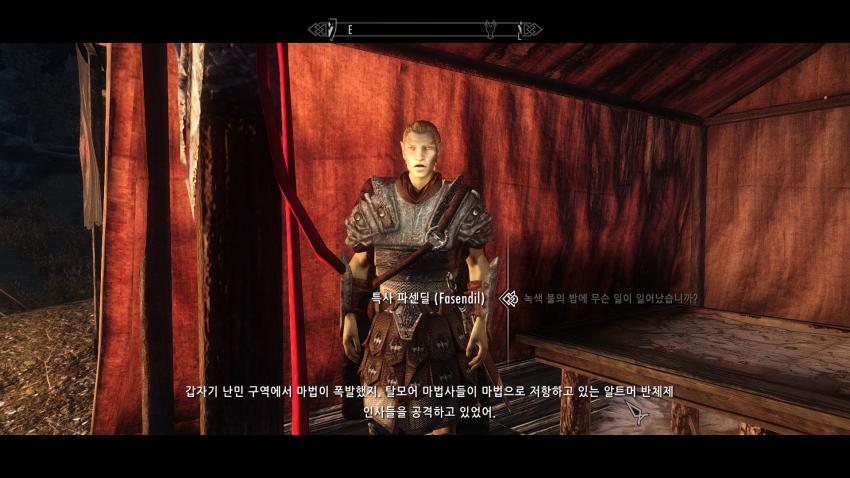Ask "녹색 불의 밤에 무슨 일이 일어났습니까?" dialogue option
Image resolution: width=850 pixels, height=478 pixels.
pyautogui.click(x=611, y=298)
